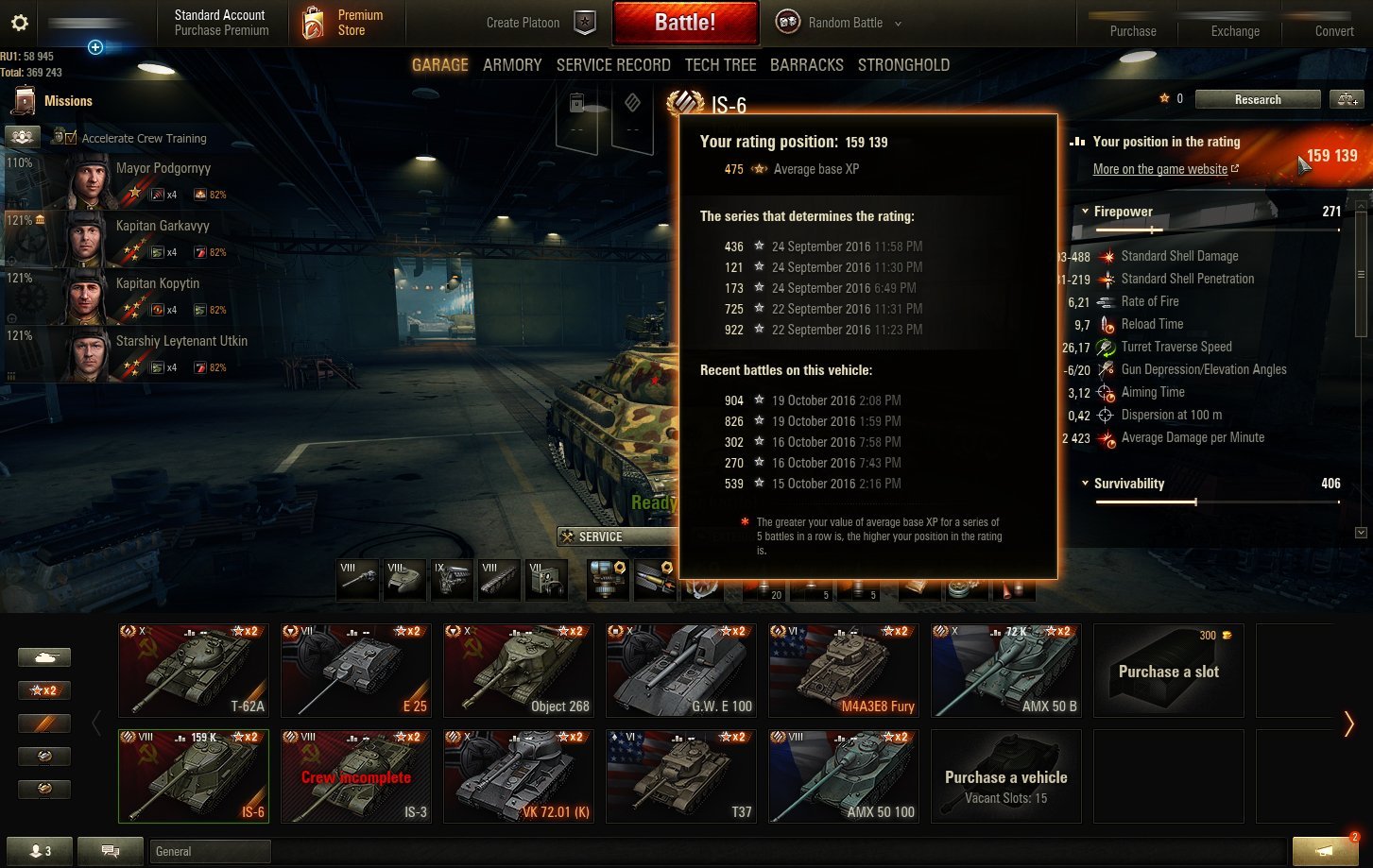Toggle Accelerate Crew Training checkbox
The image size is (1373, 868).
[71, 138]
